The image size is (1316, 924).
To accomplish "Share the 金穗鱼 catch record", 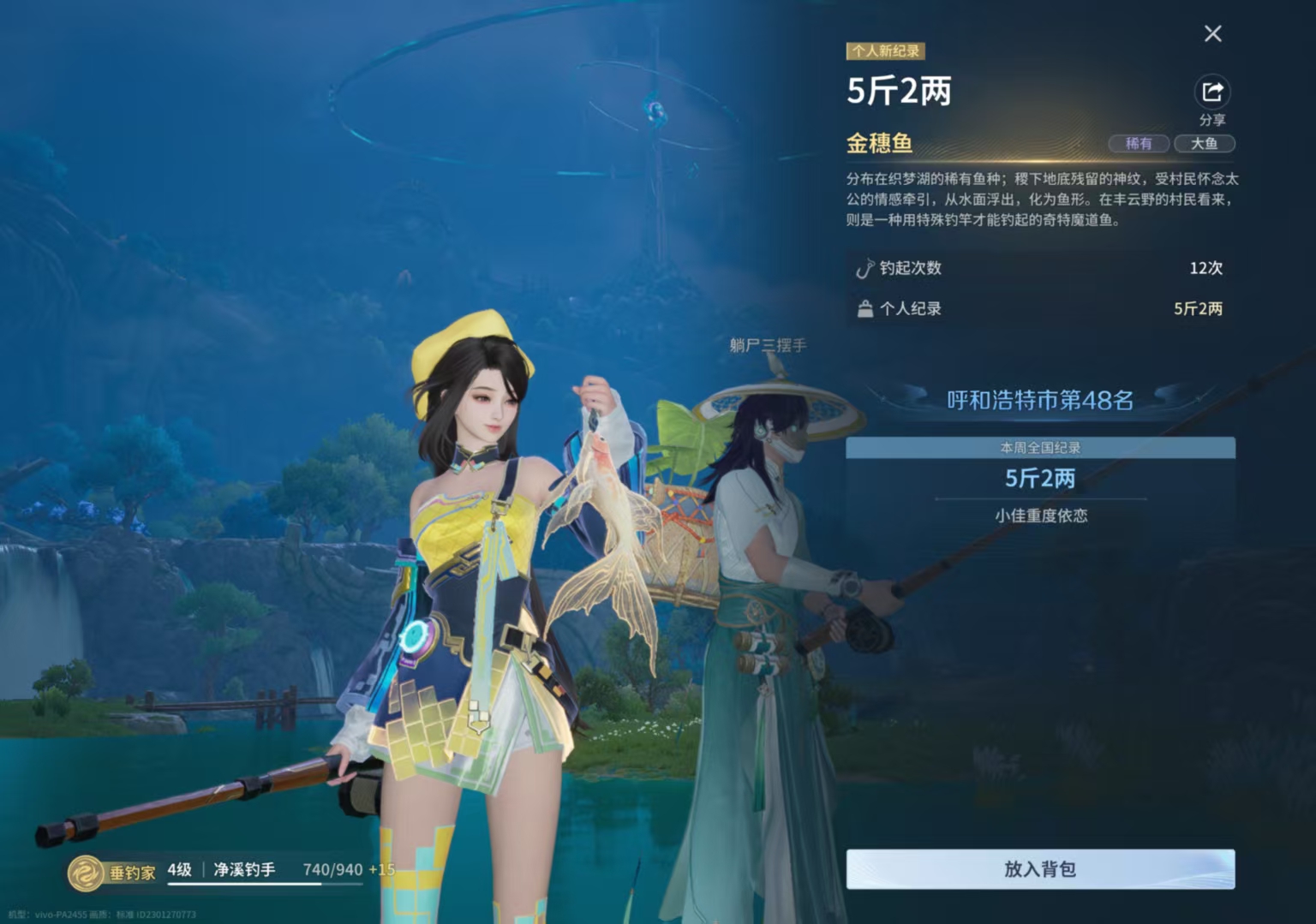I will tap(1211, 92).
